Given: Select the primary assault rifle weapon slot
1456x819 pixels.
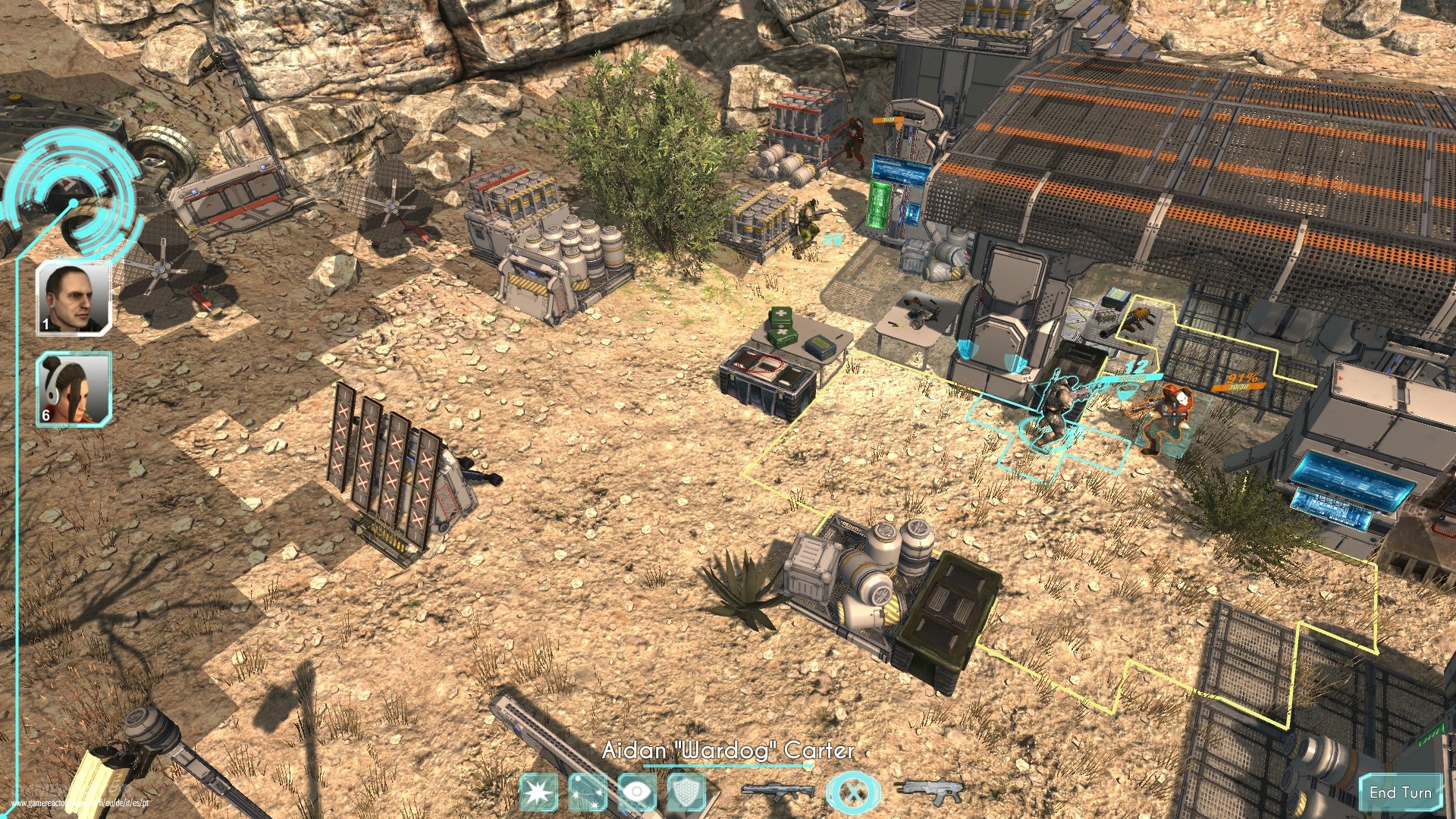Looking at the screenshot, I should click(x=778, y=790).
